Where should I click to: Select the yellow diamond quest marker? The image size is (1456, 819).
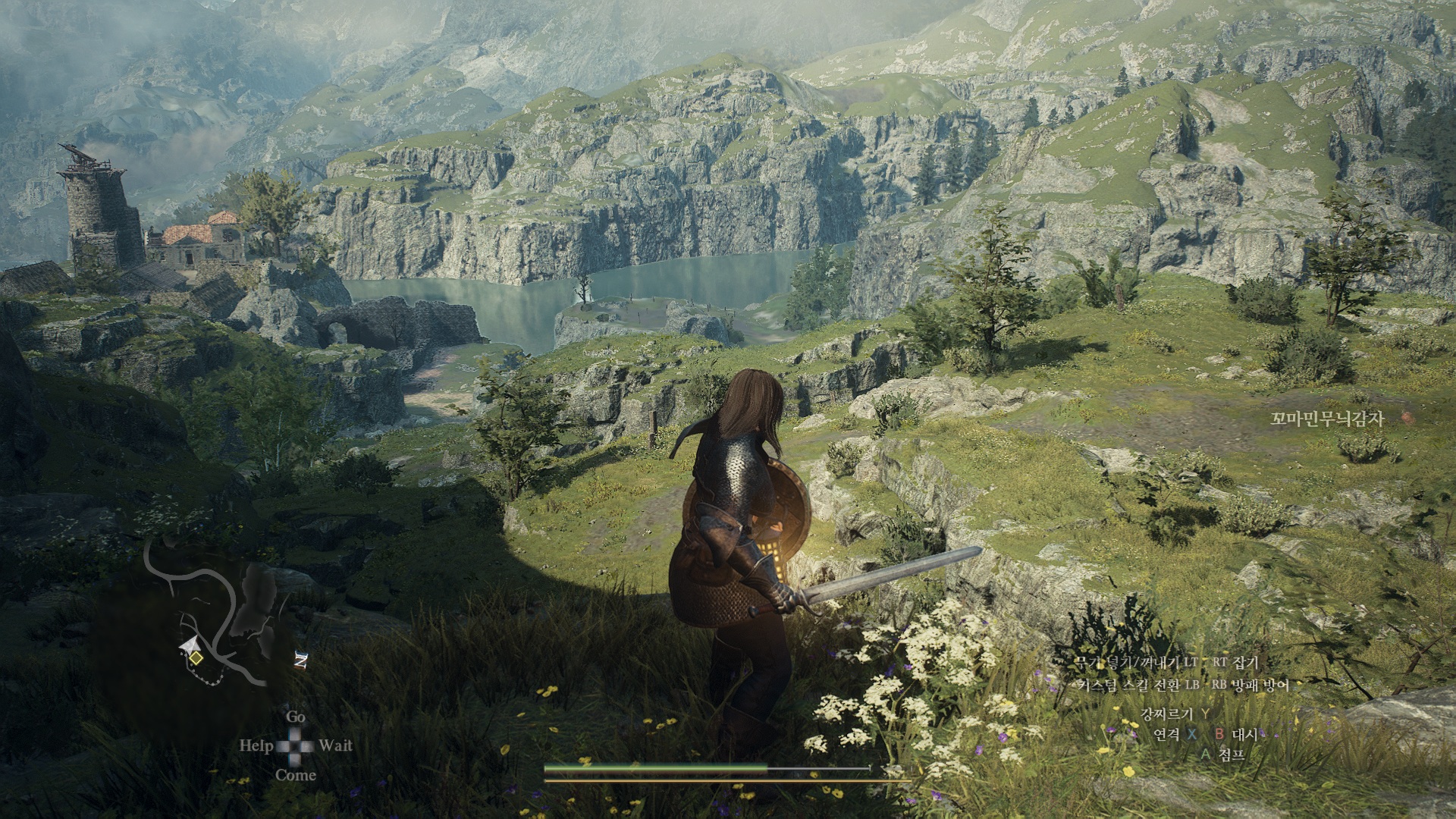point(196,658)
